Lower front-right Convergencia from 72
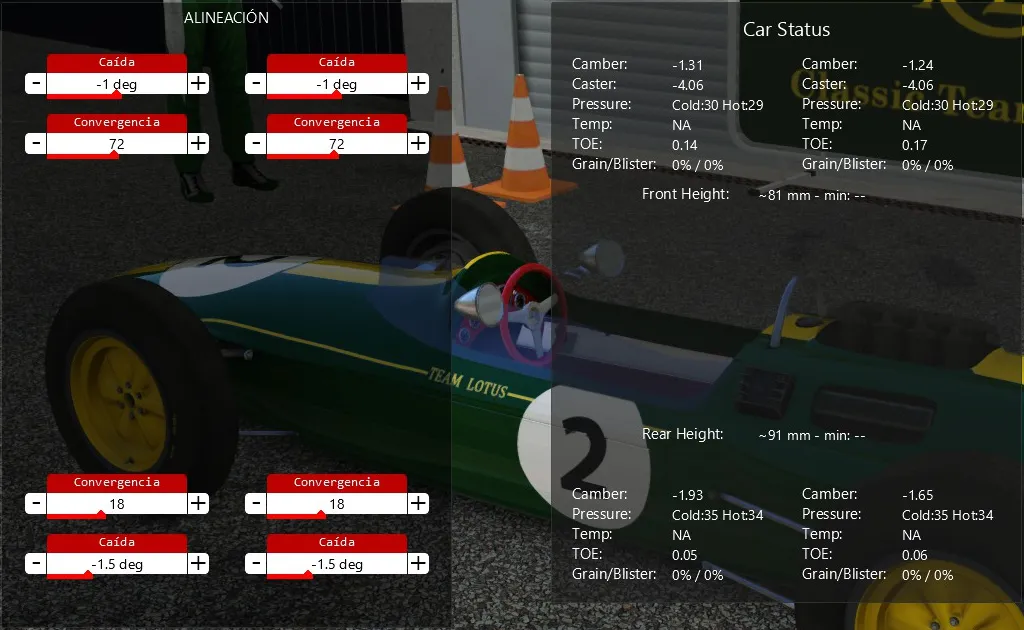The image size is (1024, 630). point(256,144)
